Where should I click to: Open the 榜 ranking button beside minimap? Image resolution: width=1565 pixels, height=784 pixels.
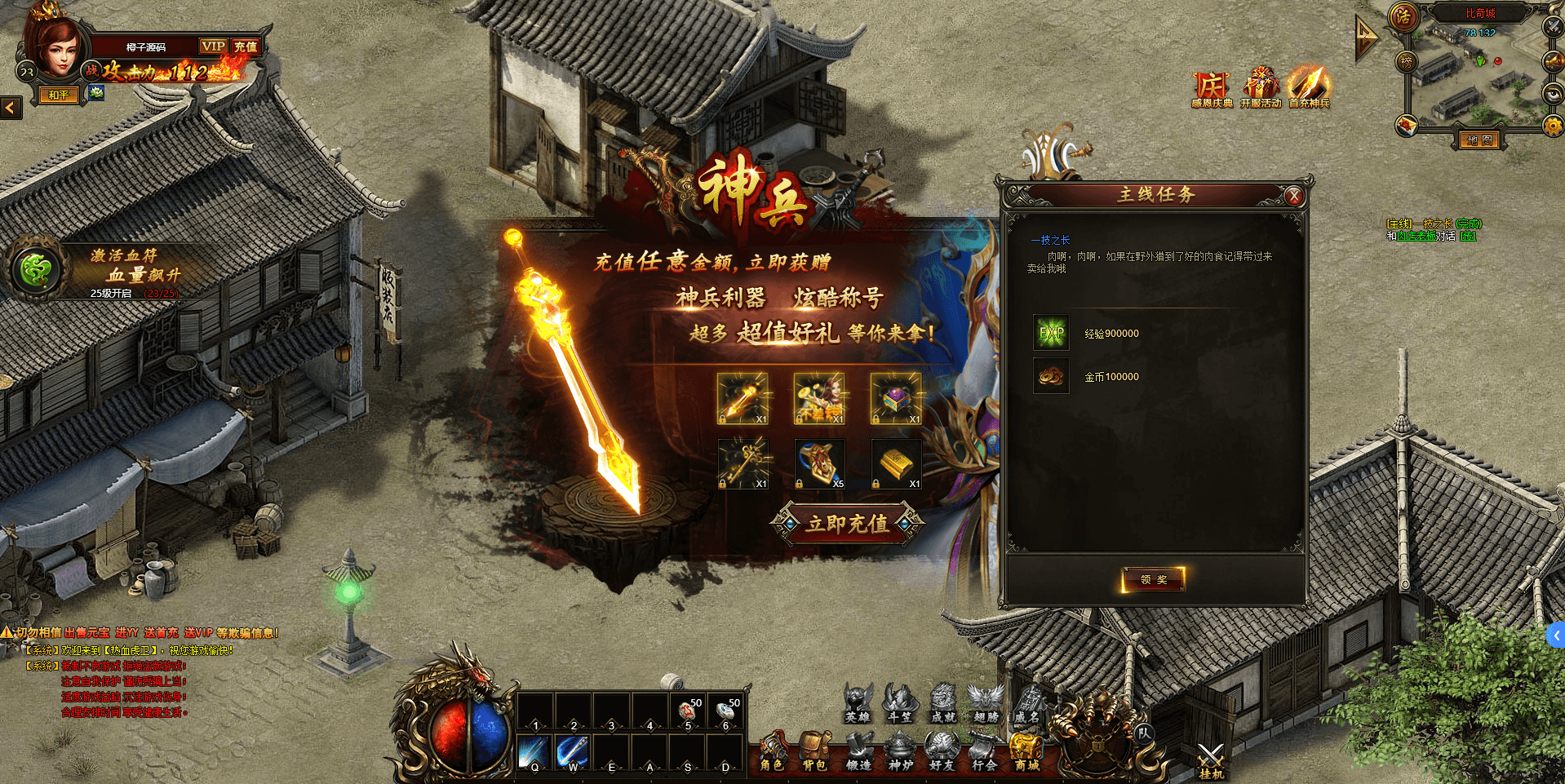pos(1406,61)
